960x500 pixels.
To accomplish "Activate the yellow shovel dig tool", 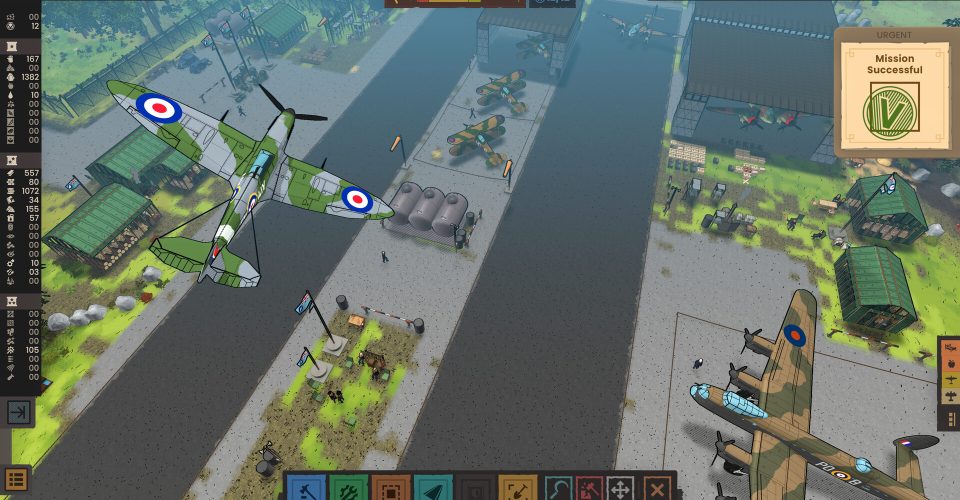I will pos(517,489).
